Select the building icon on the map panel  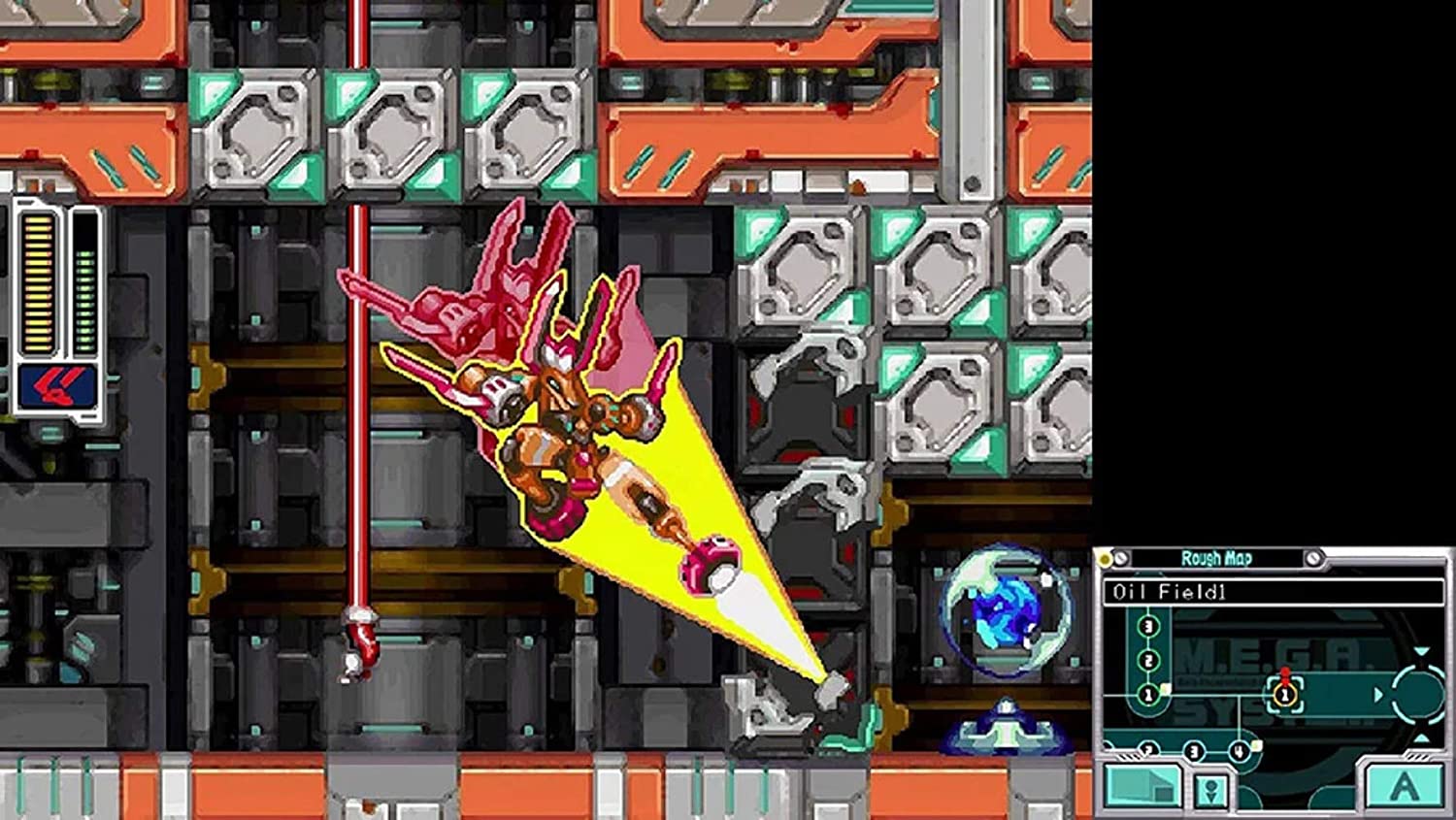(x=1142, y=787)
